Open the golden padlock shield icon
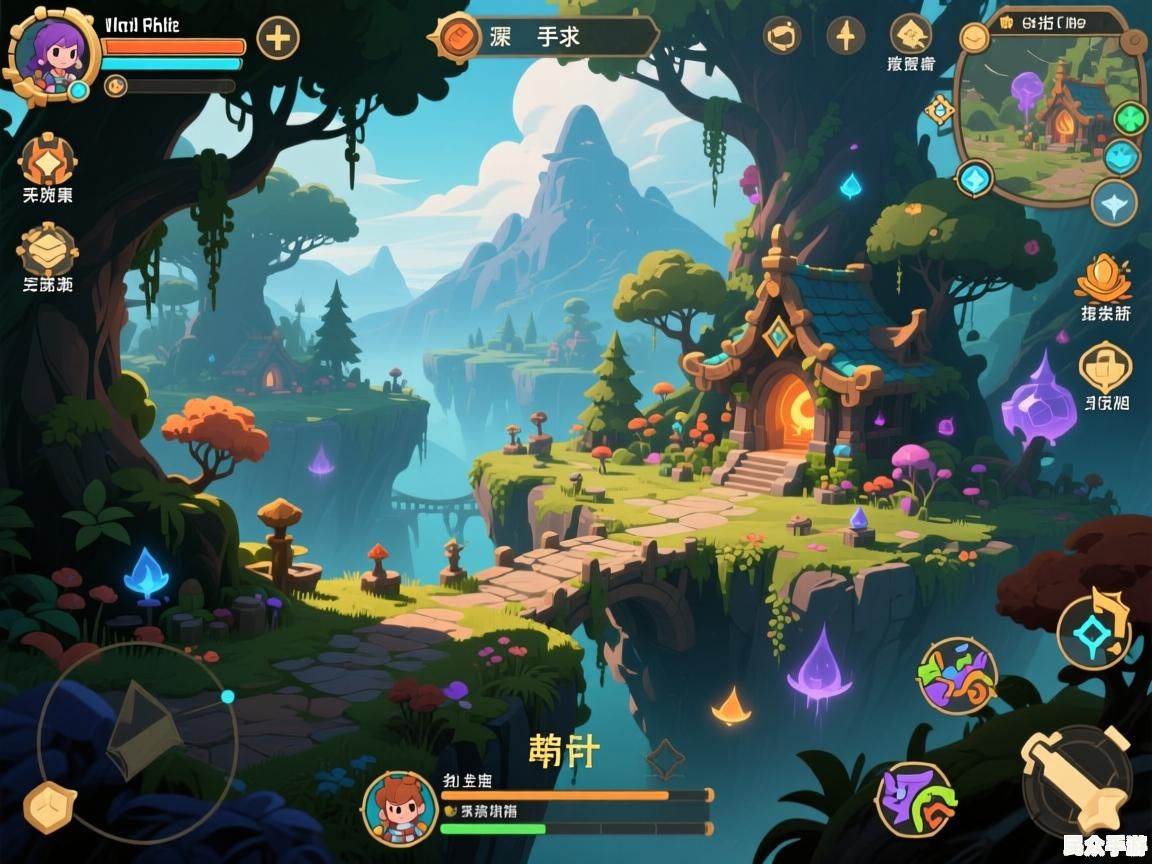Screen dimensions: 1152x864 [1105, 367]
